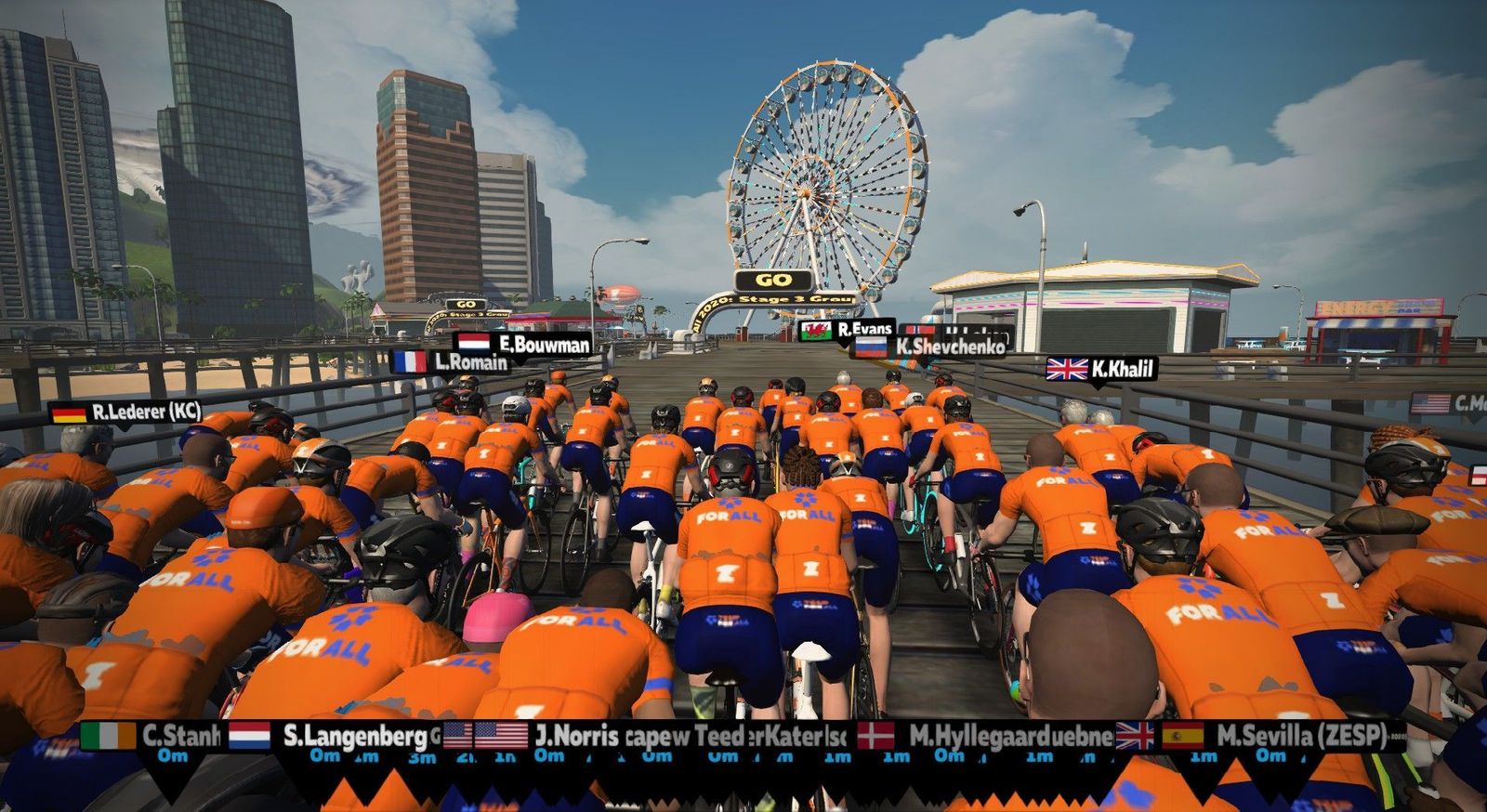1487x812 pixels.
Task: Click E.Bouwman's rider name tag
Action: pyautogui.click(x=523, y=344)
